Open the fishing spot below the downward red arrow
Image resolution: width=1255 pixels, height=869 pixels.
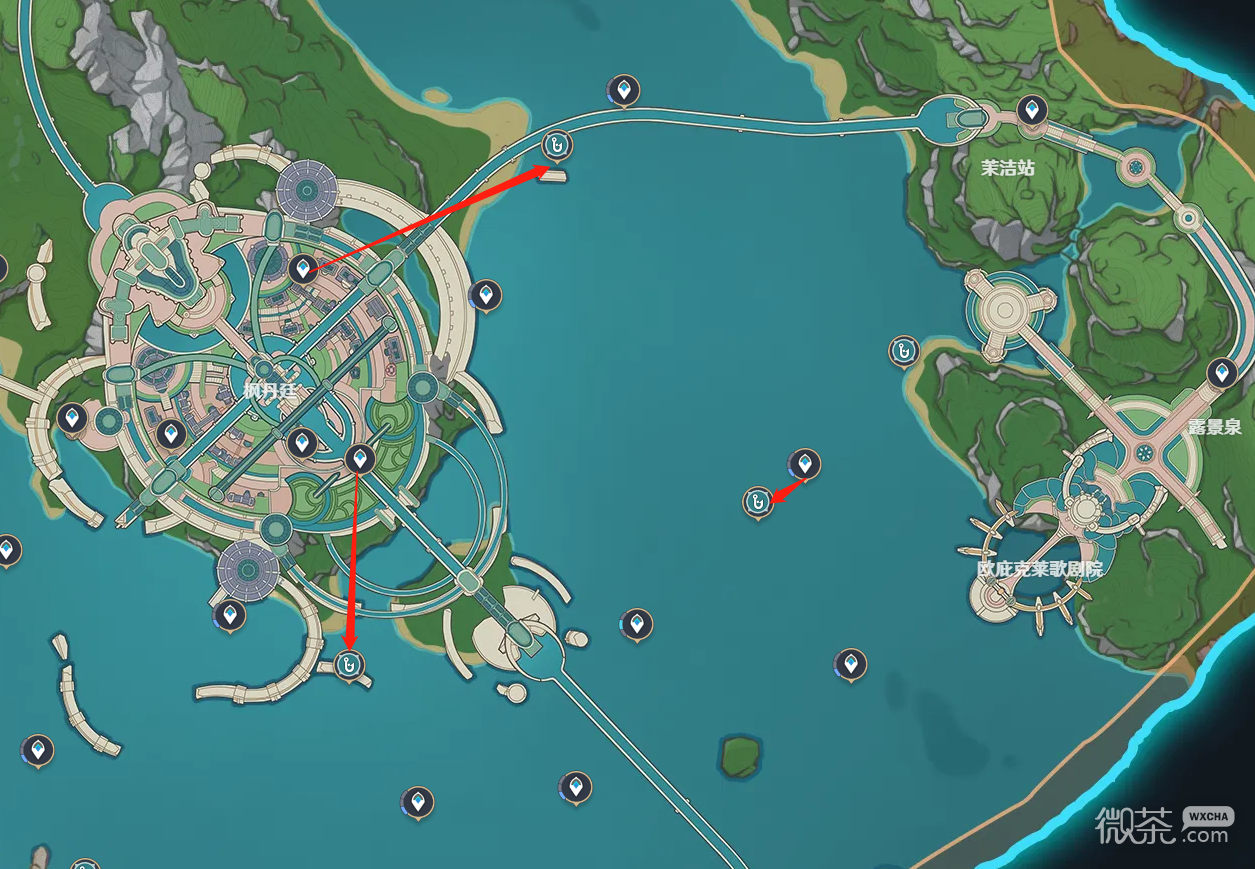pos(349,663)
